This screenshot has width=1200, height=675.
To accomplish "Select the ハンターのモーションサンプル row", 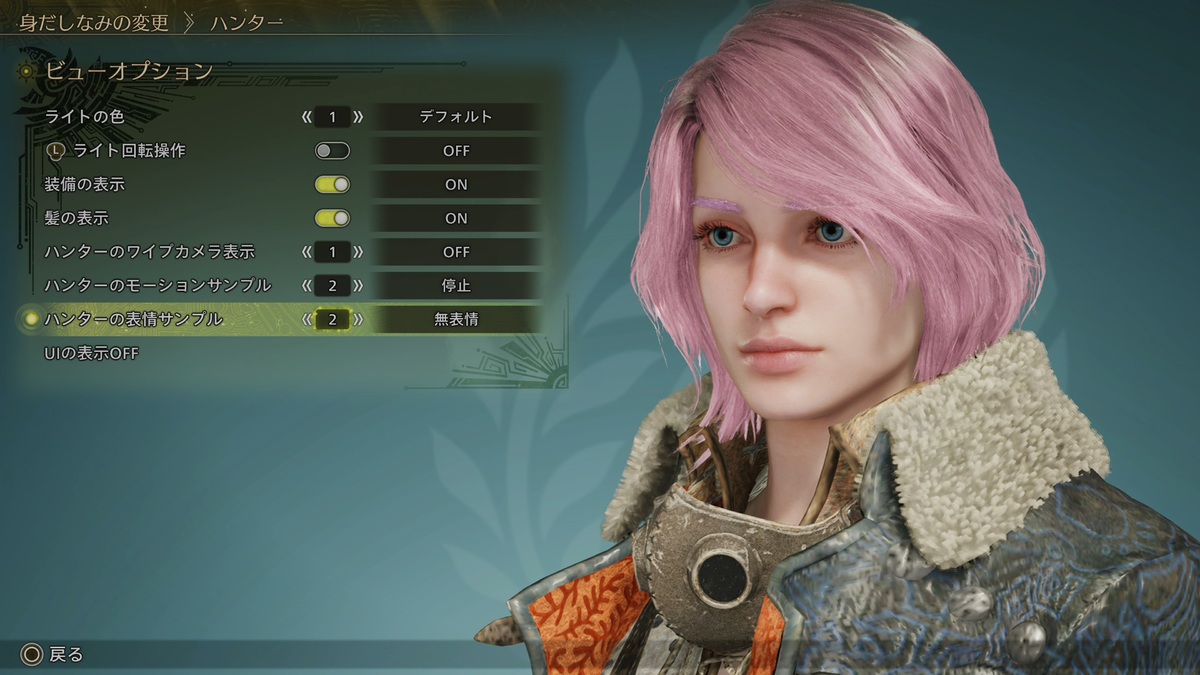I will point(157,286).
